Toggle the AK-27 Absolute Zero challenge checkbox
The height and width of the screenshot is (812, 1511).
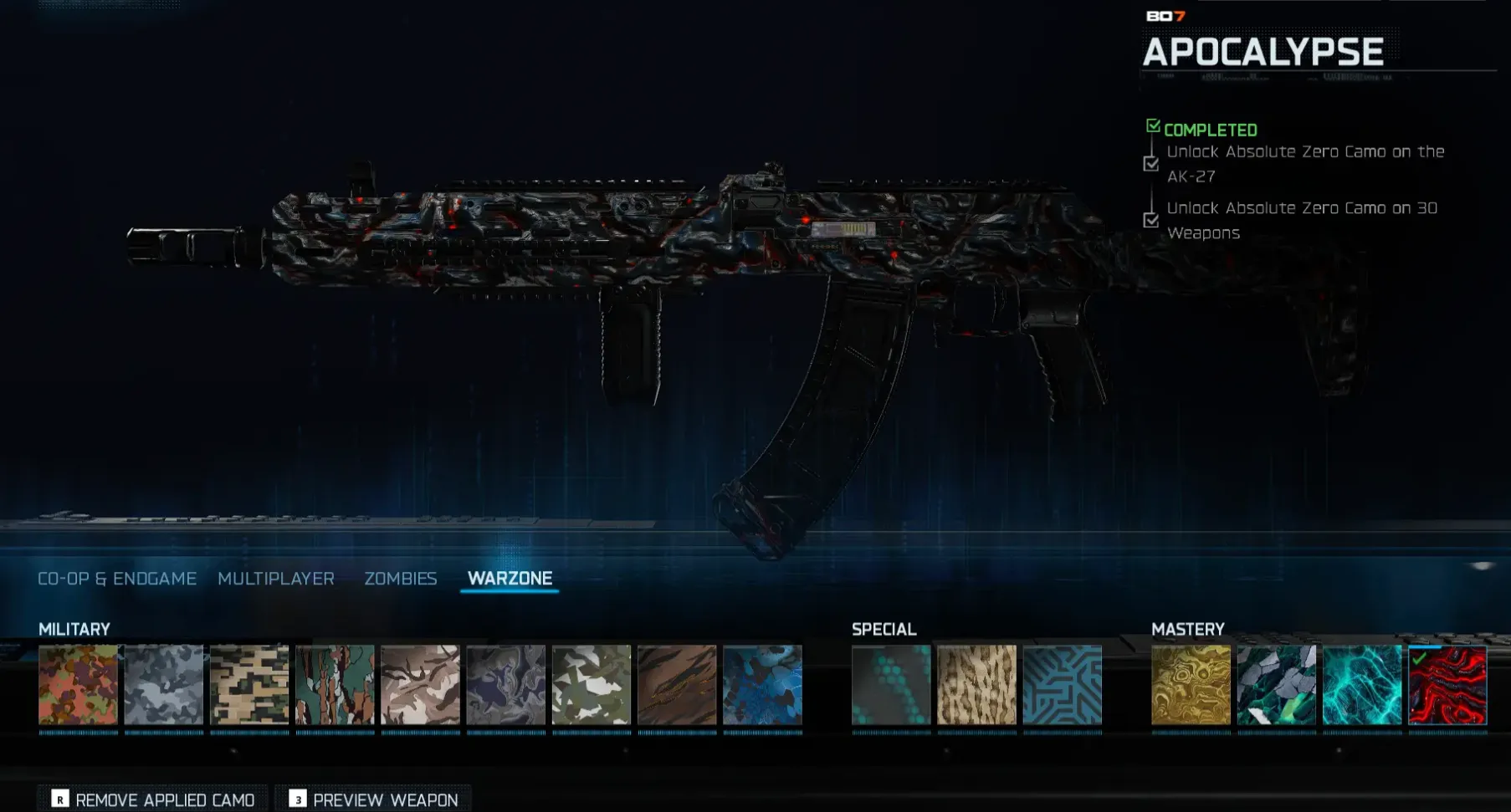pos(1152,164)
